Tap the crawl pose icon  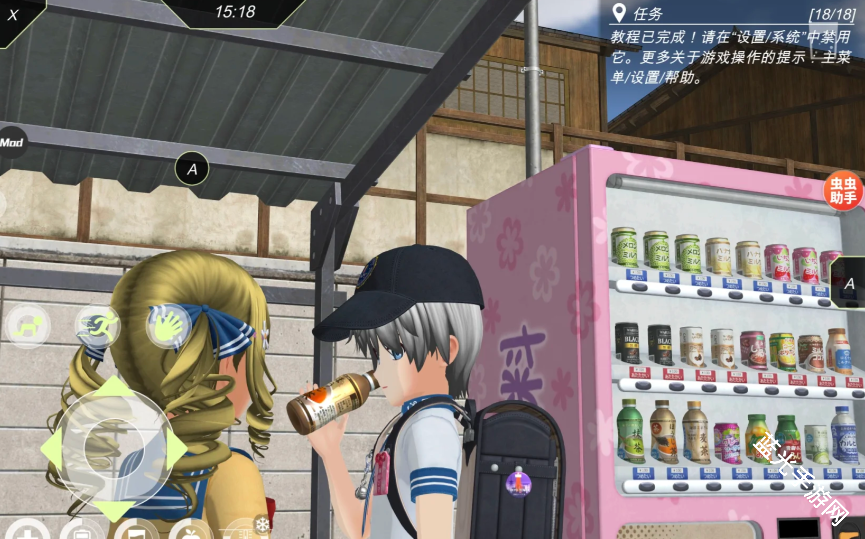(x=27, y=325)
